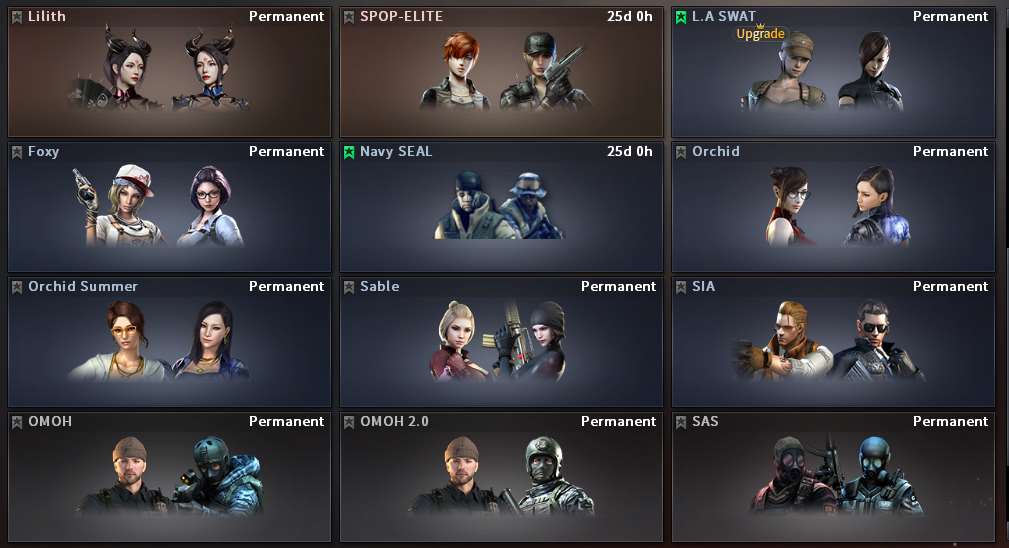1009x548 pixels.
Task: Click the bookmark icon next to SAS
Action: coord(681,422)
